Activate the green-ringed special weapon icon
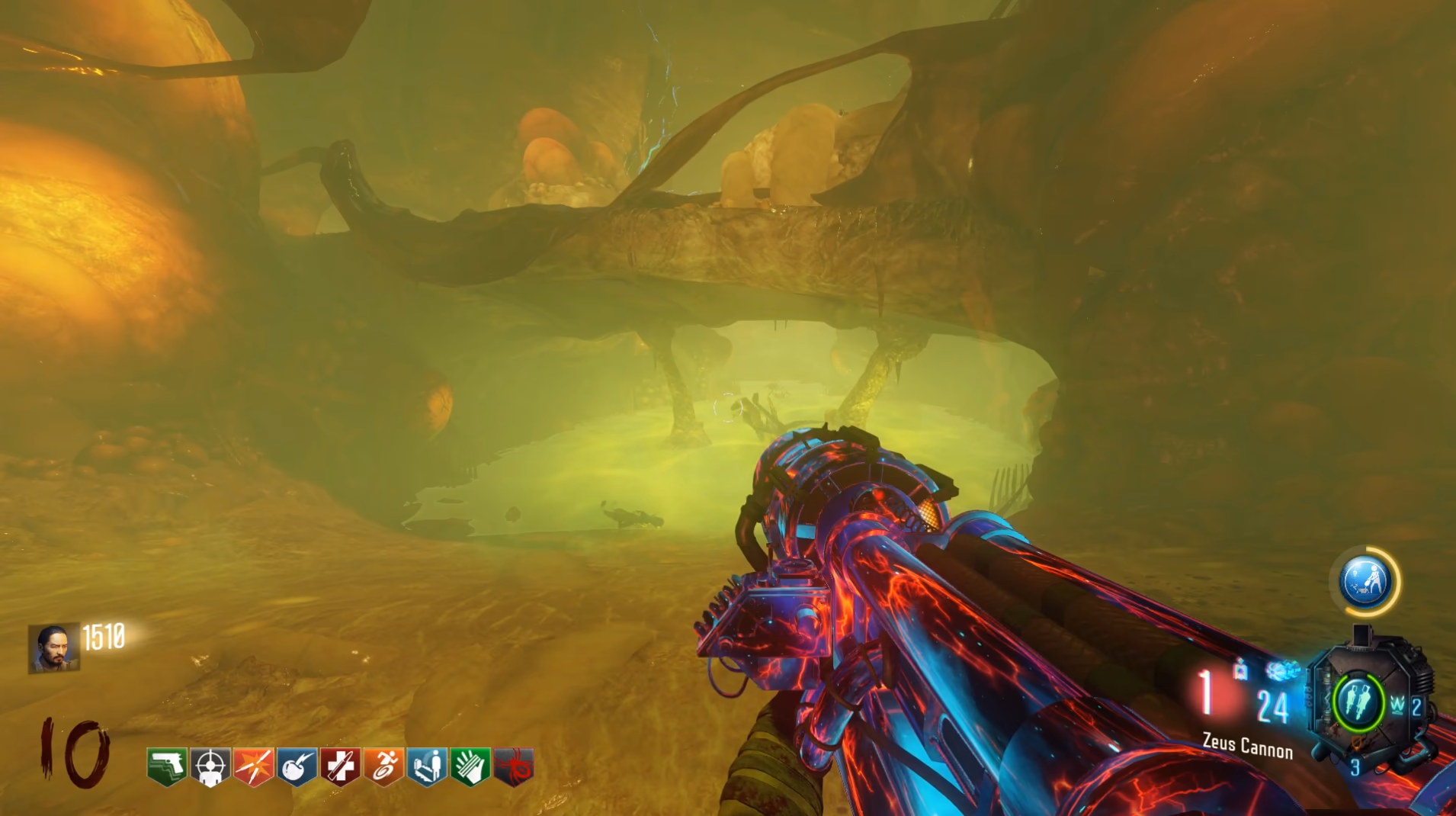 (x=1358, y=702)
